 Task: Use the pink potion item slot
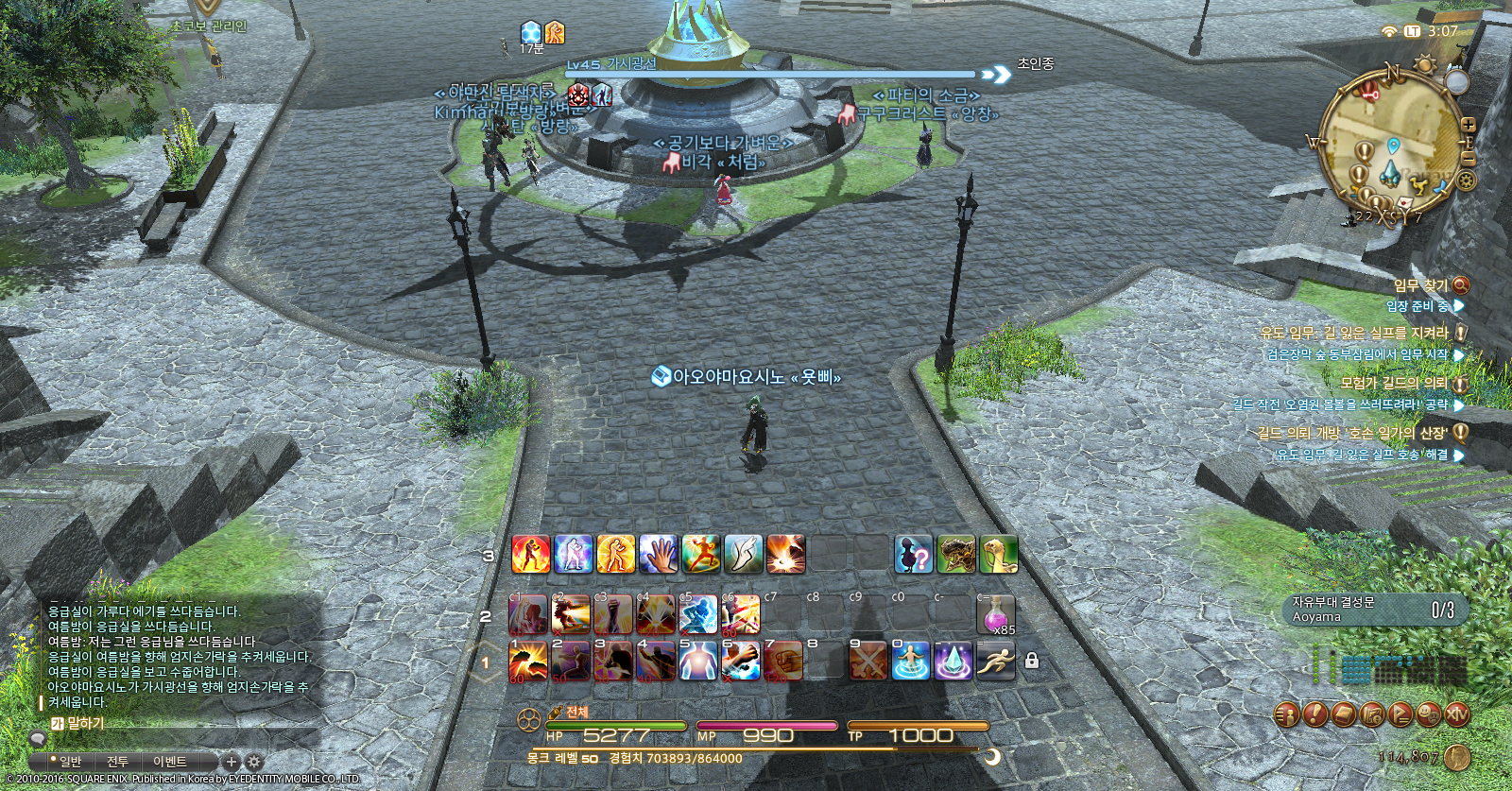pos(996,615)
